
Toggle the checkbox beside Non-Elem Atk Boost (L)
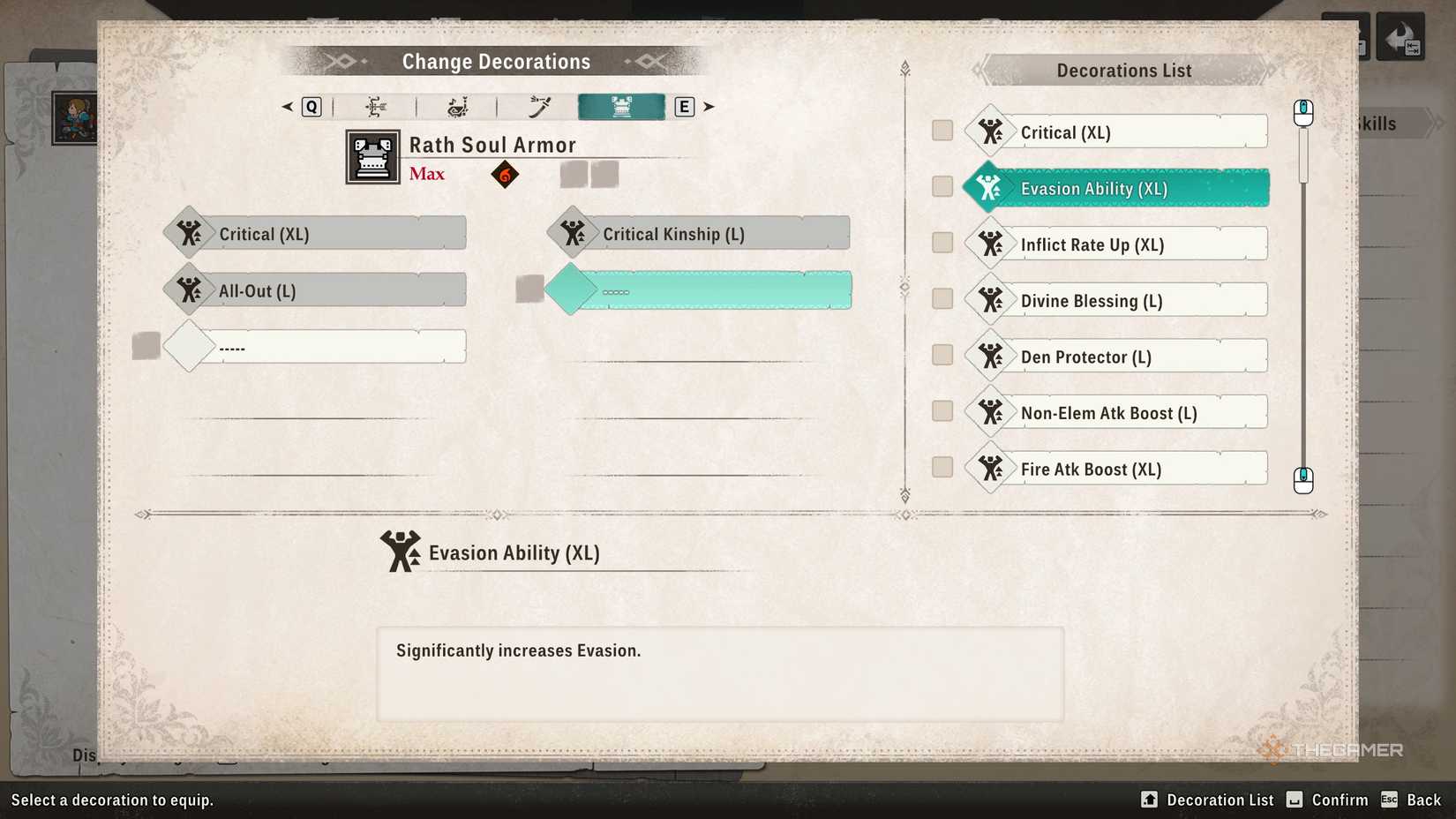[941, 411]
